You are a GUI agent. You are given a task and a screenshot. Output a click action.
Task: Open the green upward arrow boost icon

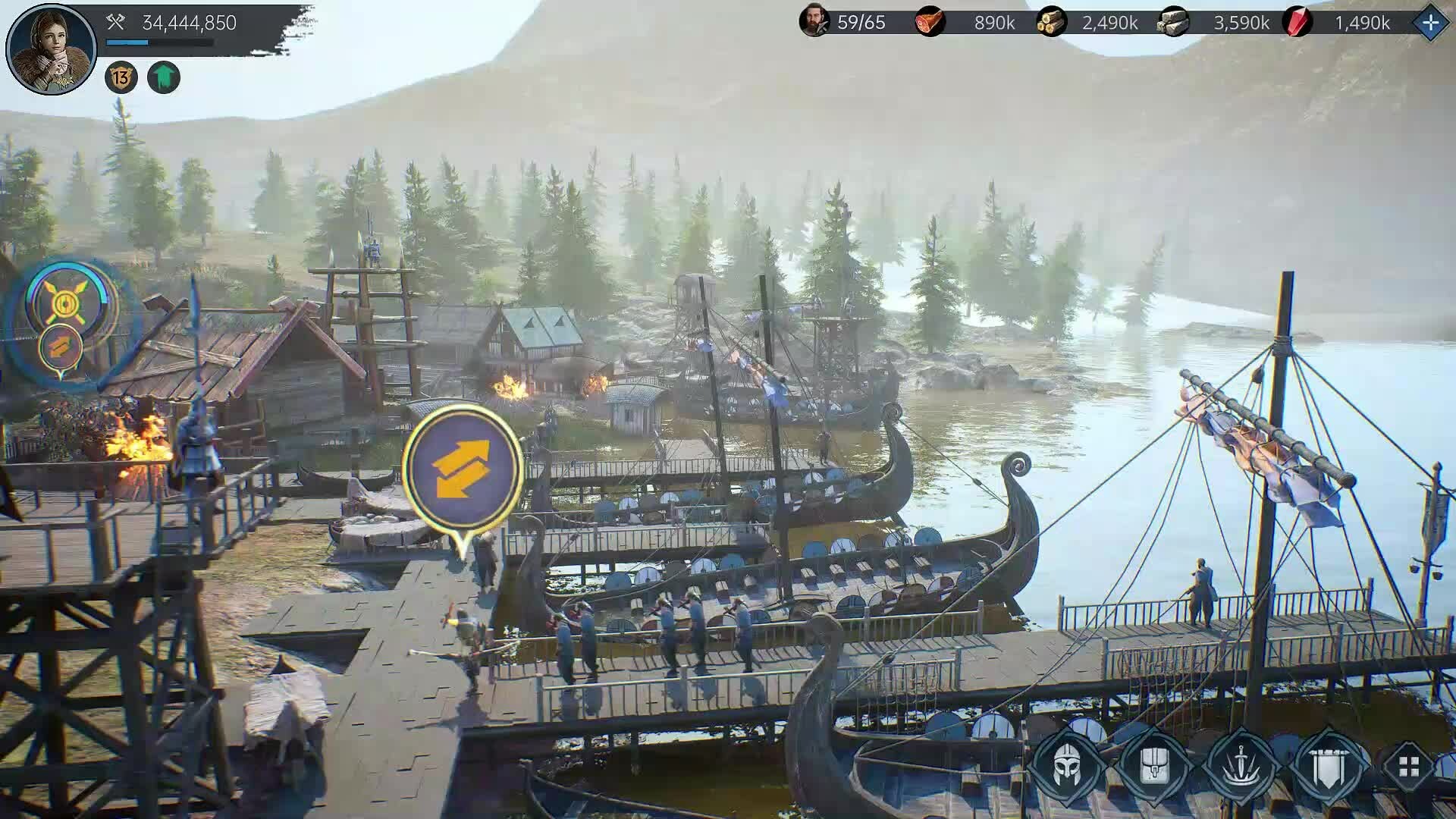click(164, 77)
